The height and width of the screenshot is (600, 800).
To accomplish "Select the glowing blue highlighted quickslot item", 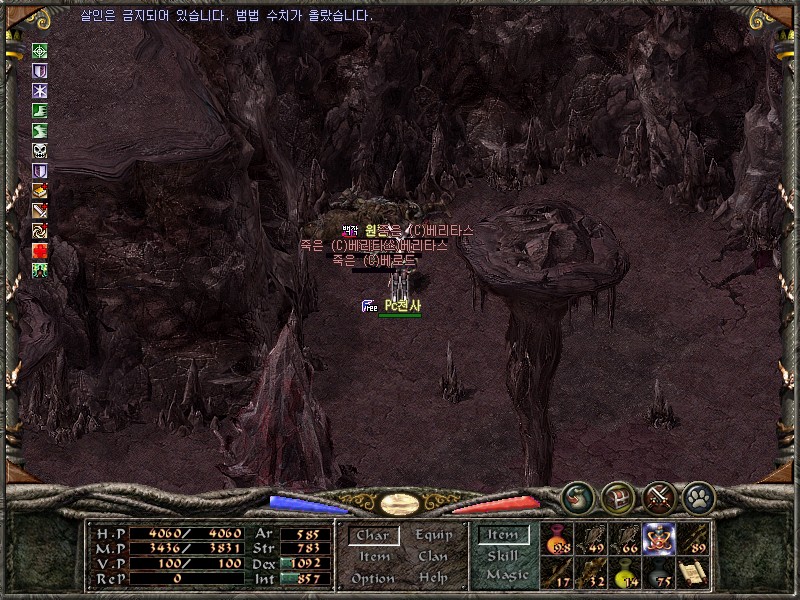I will [x=659, y=538].
